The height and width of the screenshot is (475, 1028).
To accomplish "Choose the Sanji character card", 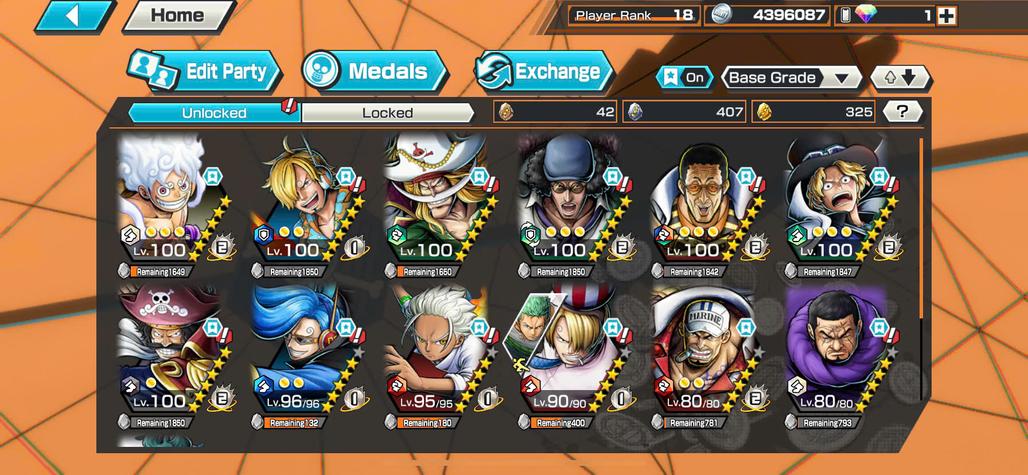I will coord(298,200).
